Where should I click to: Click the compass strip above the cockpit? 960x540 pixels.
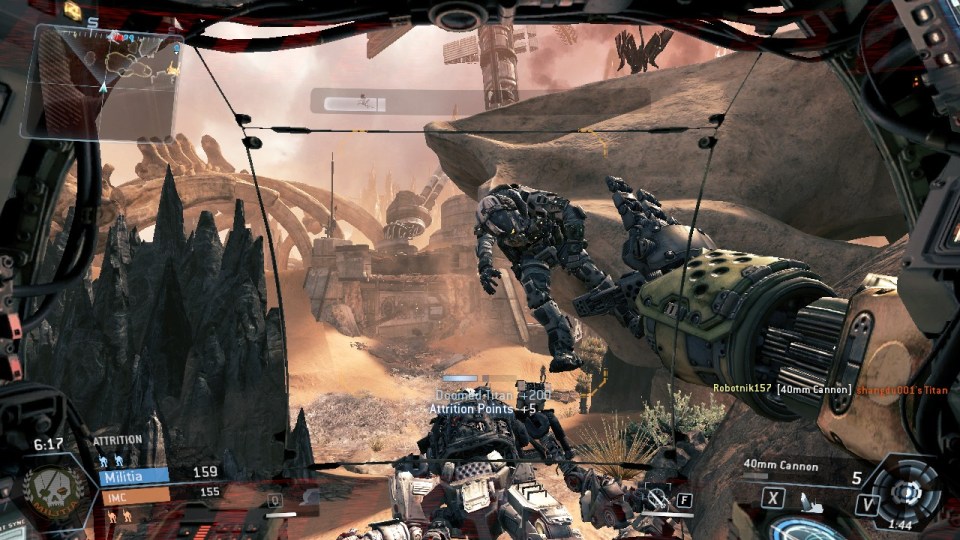[478, 101]
